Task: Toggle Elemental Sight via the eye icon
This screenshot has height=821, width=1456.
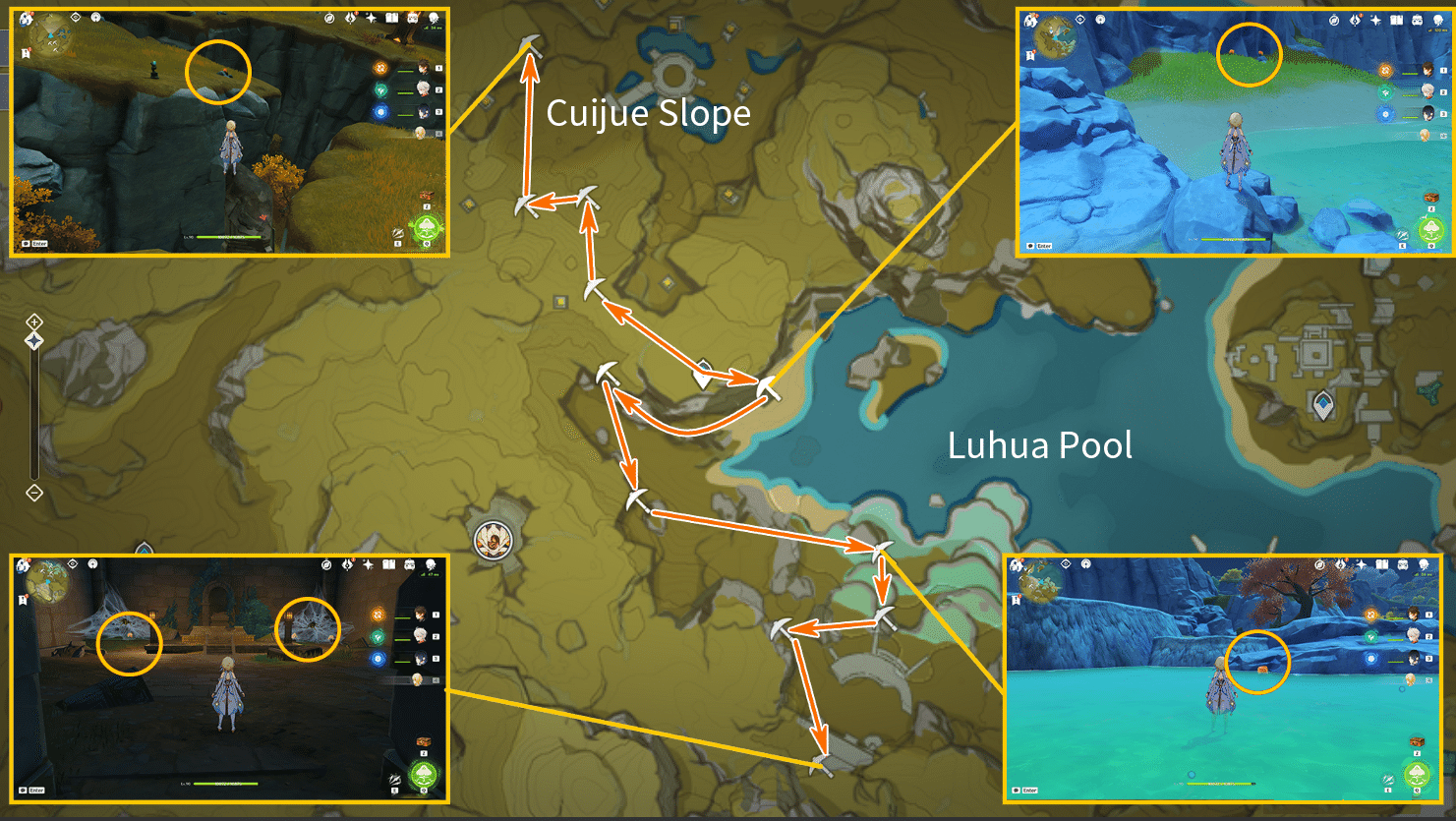Action: tap(75, 18)
